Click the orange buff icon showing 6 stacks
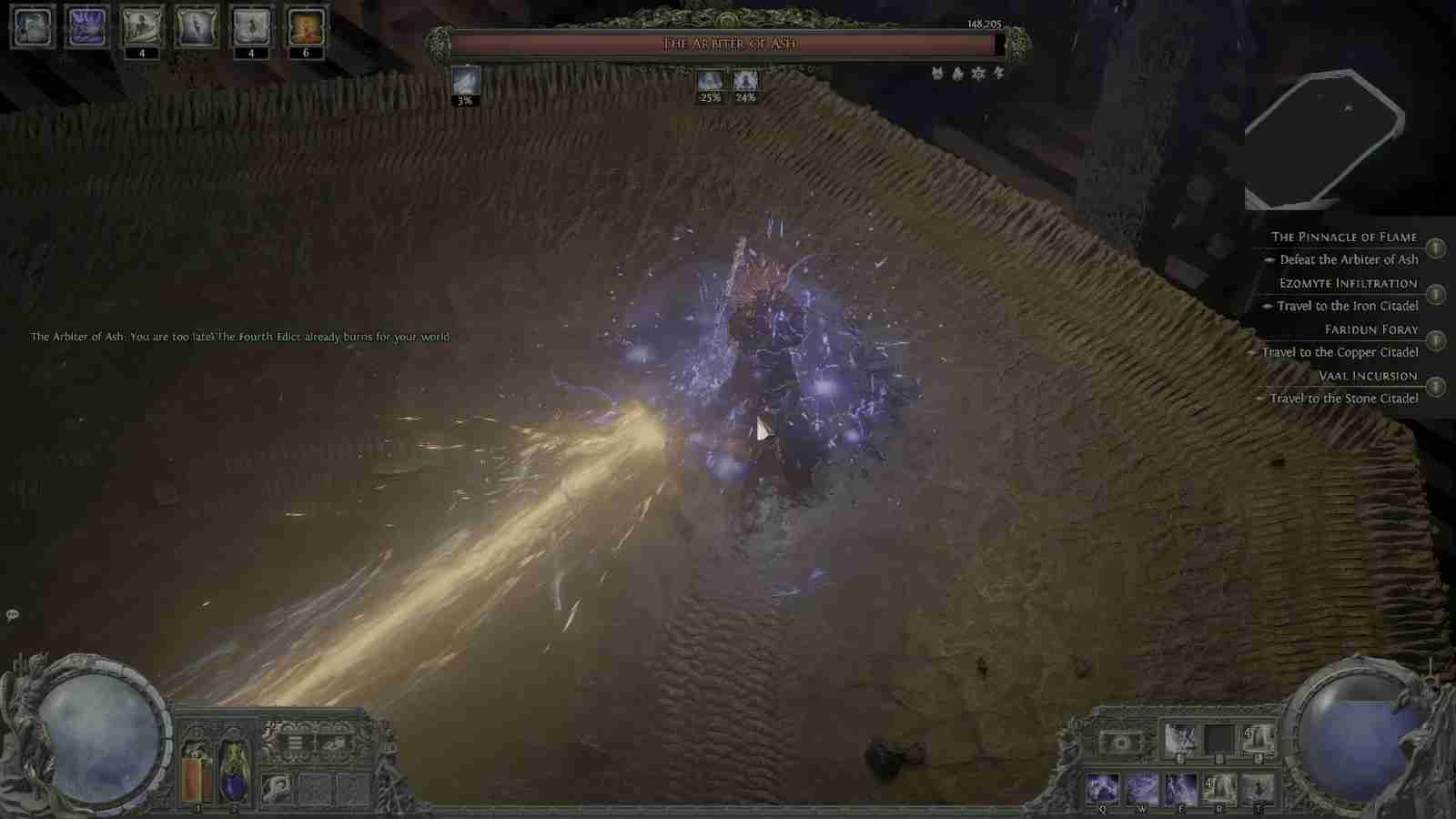1456x819 pixels. tap(307, 25)
